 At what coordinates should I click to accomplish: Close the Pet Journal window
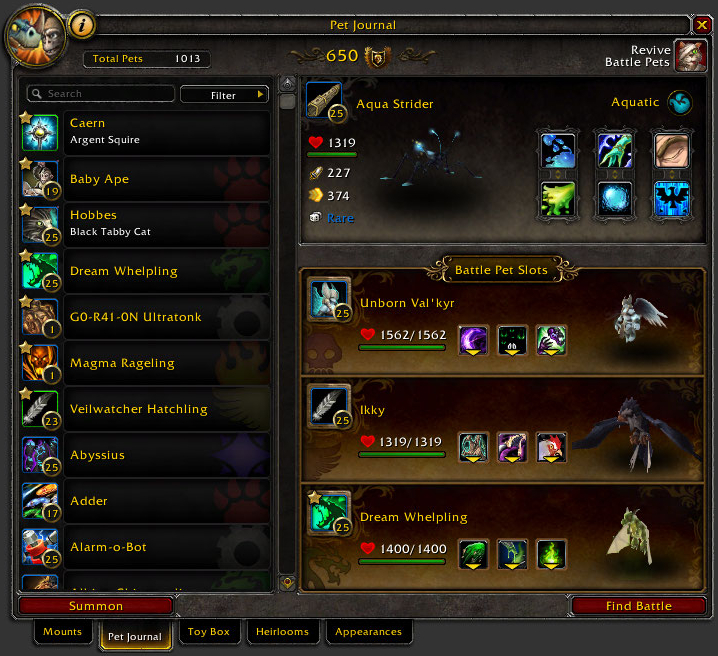704,24
